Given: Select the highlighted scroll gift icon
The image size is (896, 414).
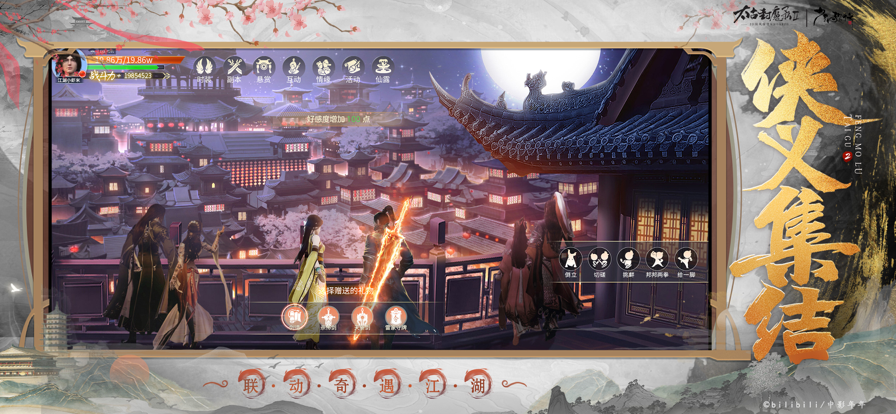Looking at the screenshot, I should pos(294,317).
